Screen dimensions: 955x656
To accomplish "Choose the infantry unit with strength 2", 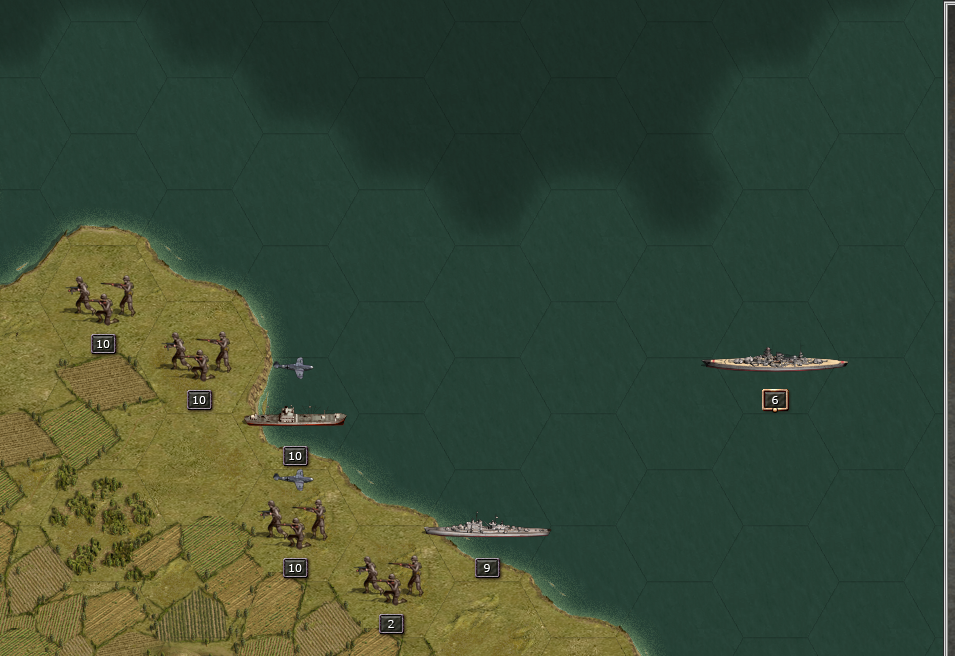I will point(390,580).
